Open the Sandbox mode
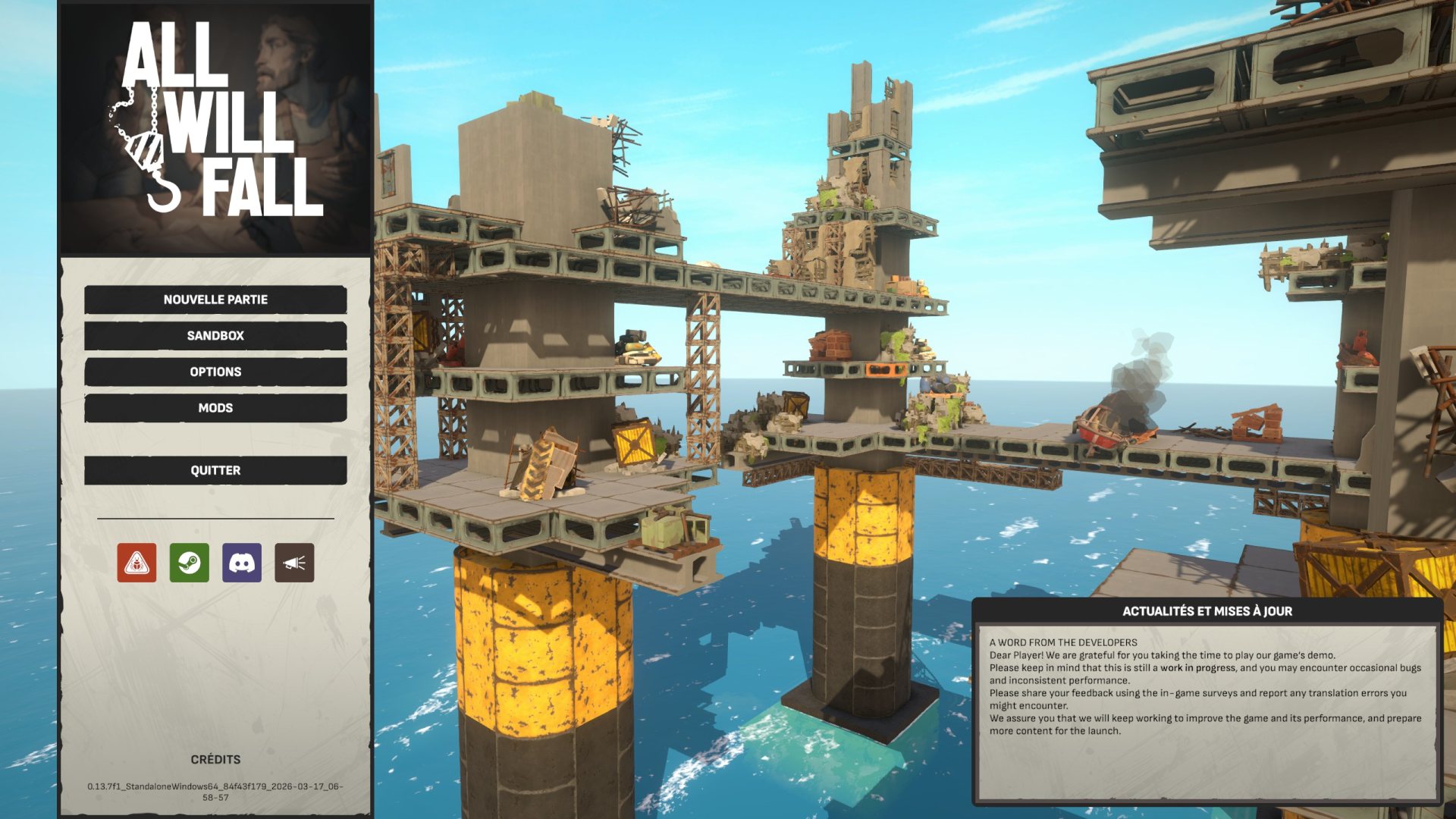This screenshot has height=819, width=1456. pos(215,335)
